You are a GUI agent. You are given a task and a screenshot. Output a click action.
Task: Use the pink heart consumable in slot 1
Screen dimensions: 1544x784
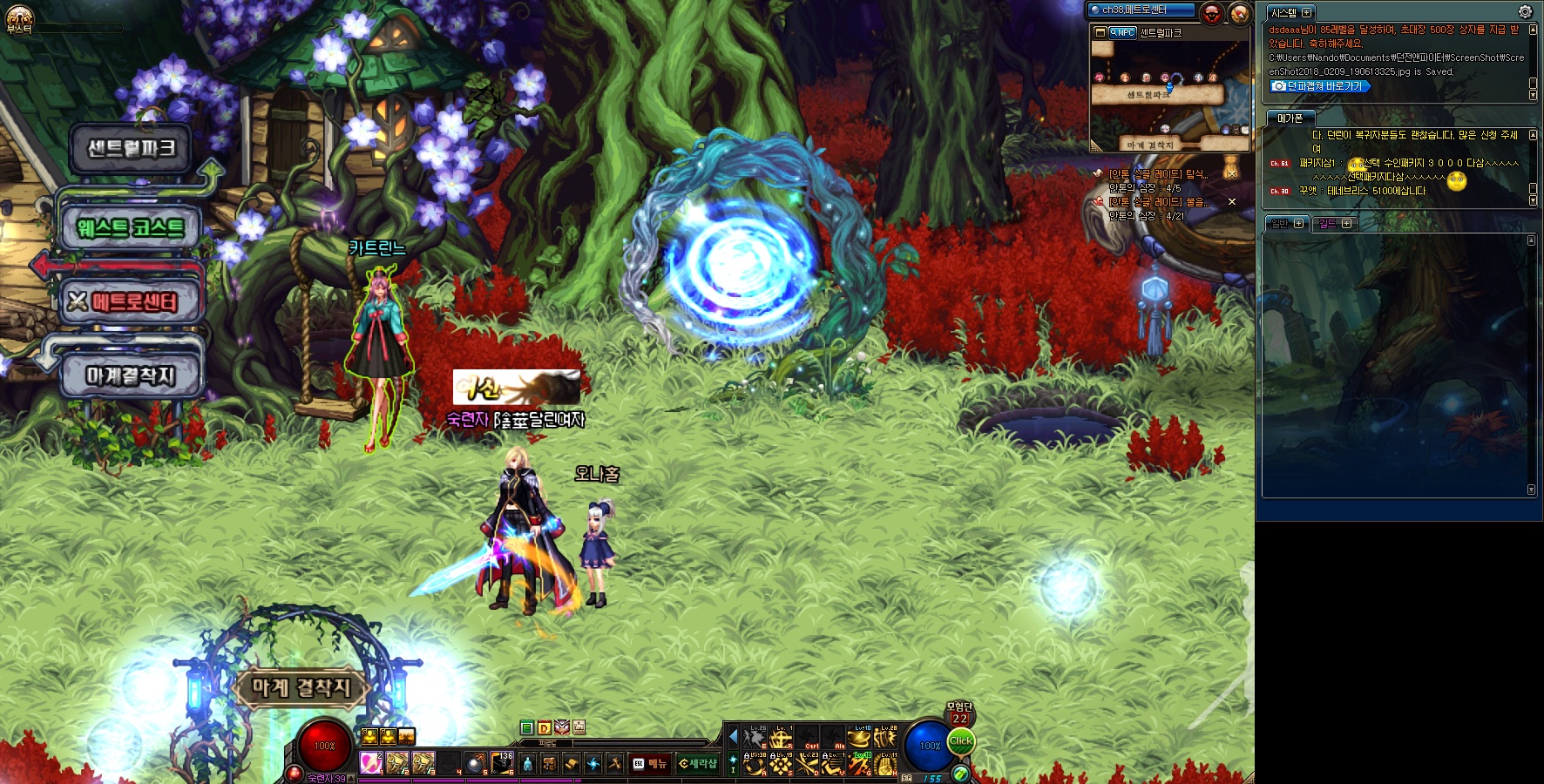pyautogui.click(x=371, y=763)
